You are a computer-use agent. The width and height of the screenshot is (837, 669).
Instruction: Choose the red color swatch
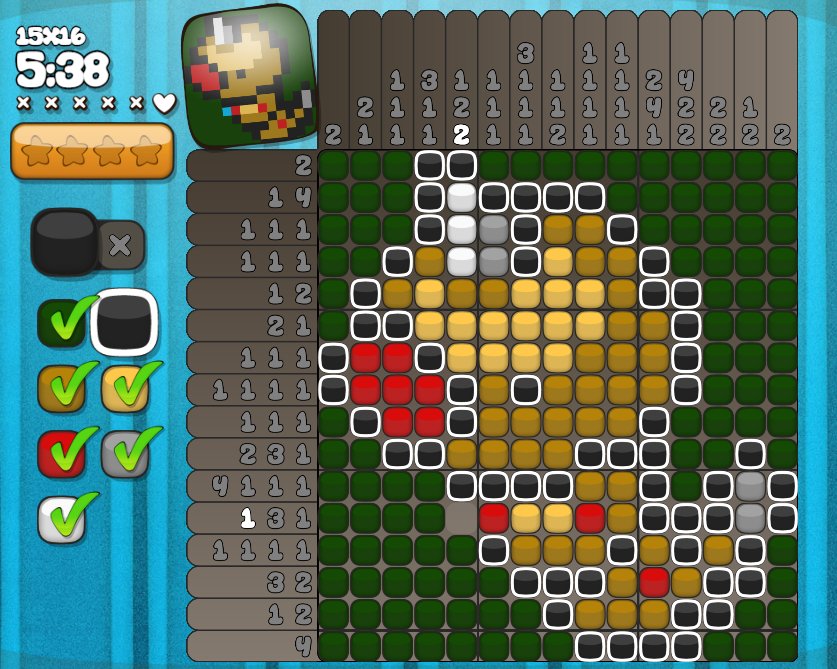click(62, 453)
